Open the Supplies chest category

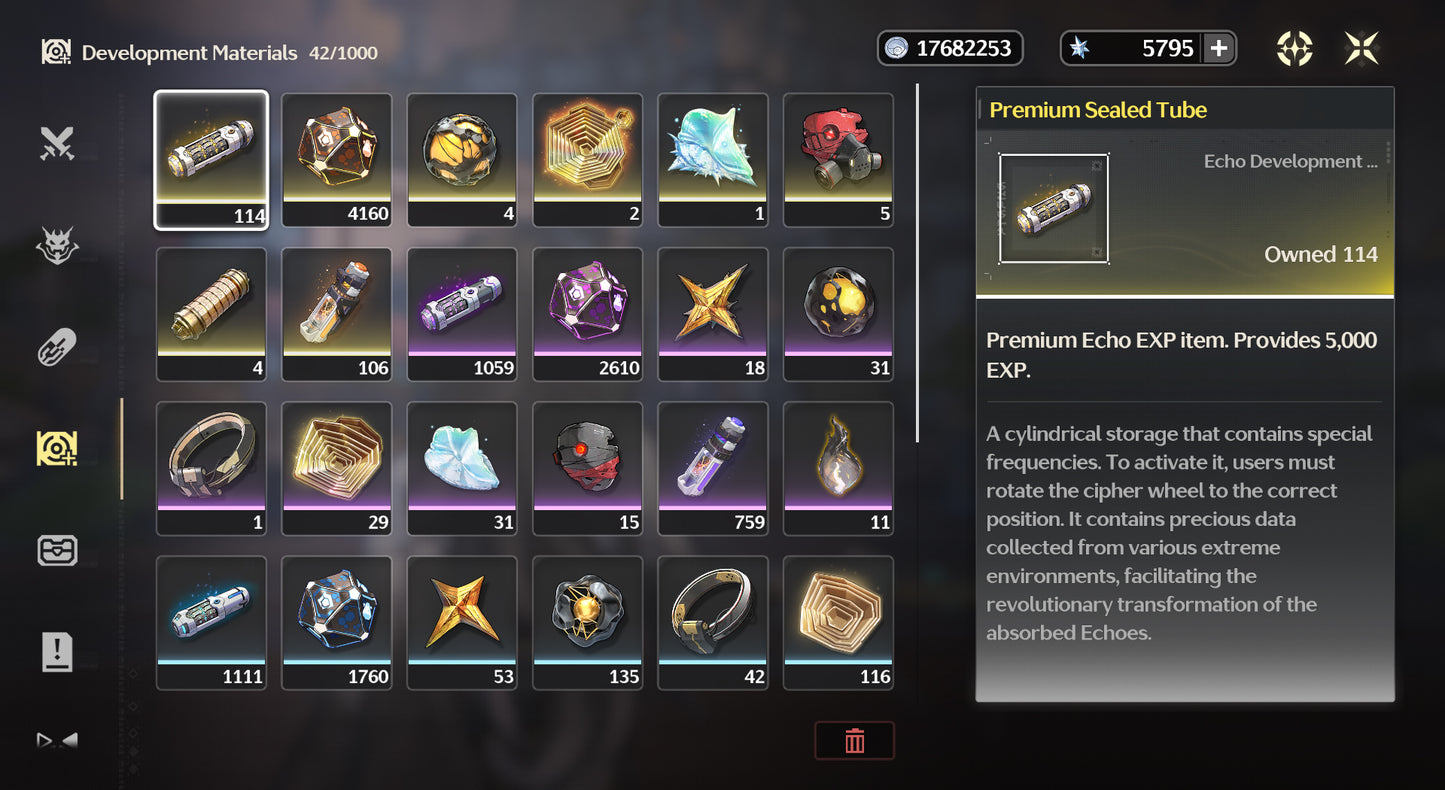[x=57, y=550]
